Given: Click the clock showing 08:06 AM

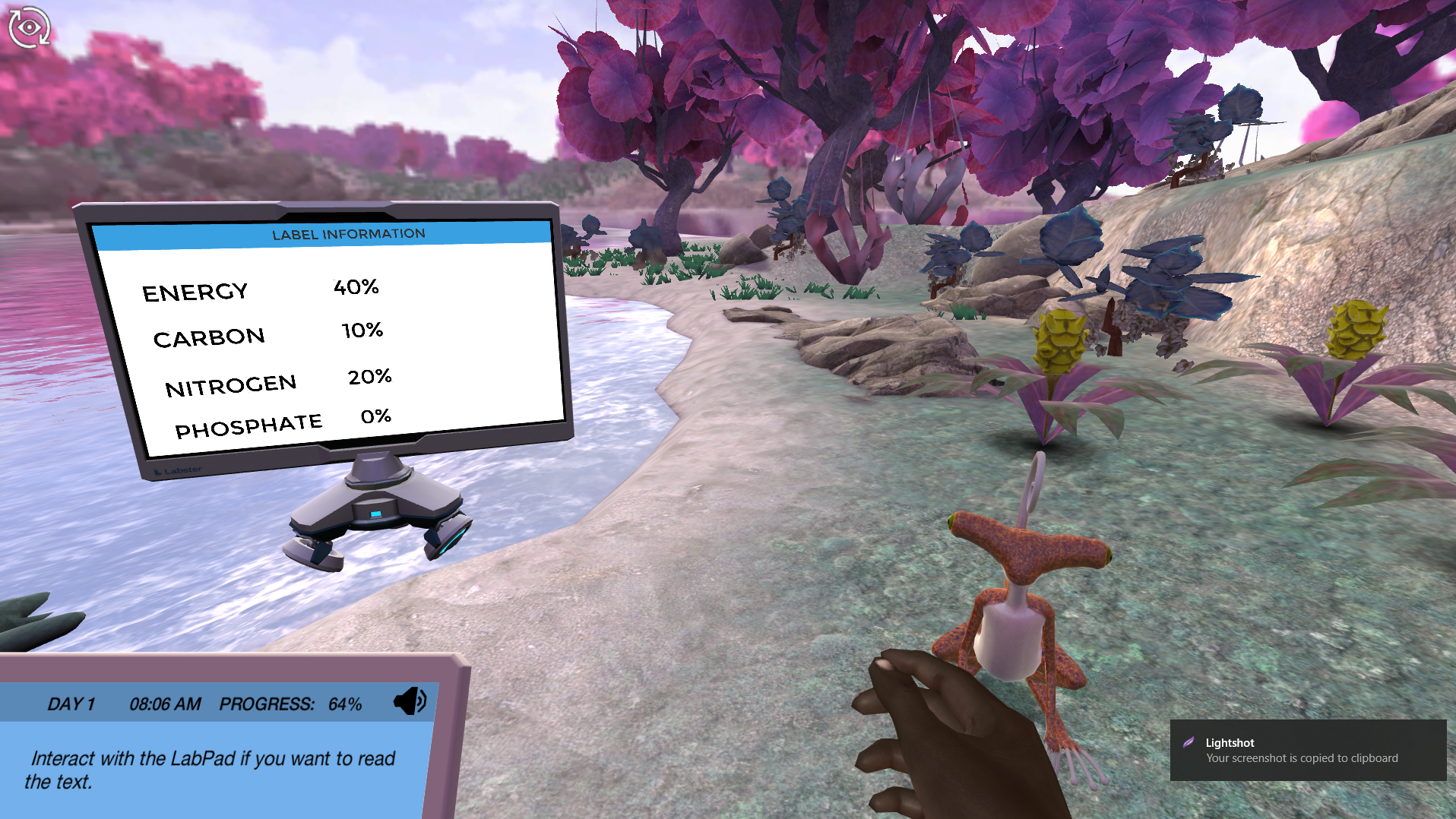Looking at the screenshot, I should coord(166,703).
